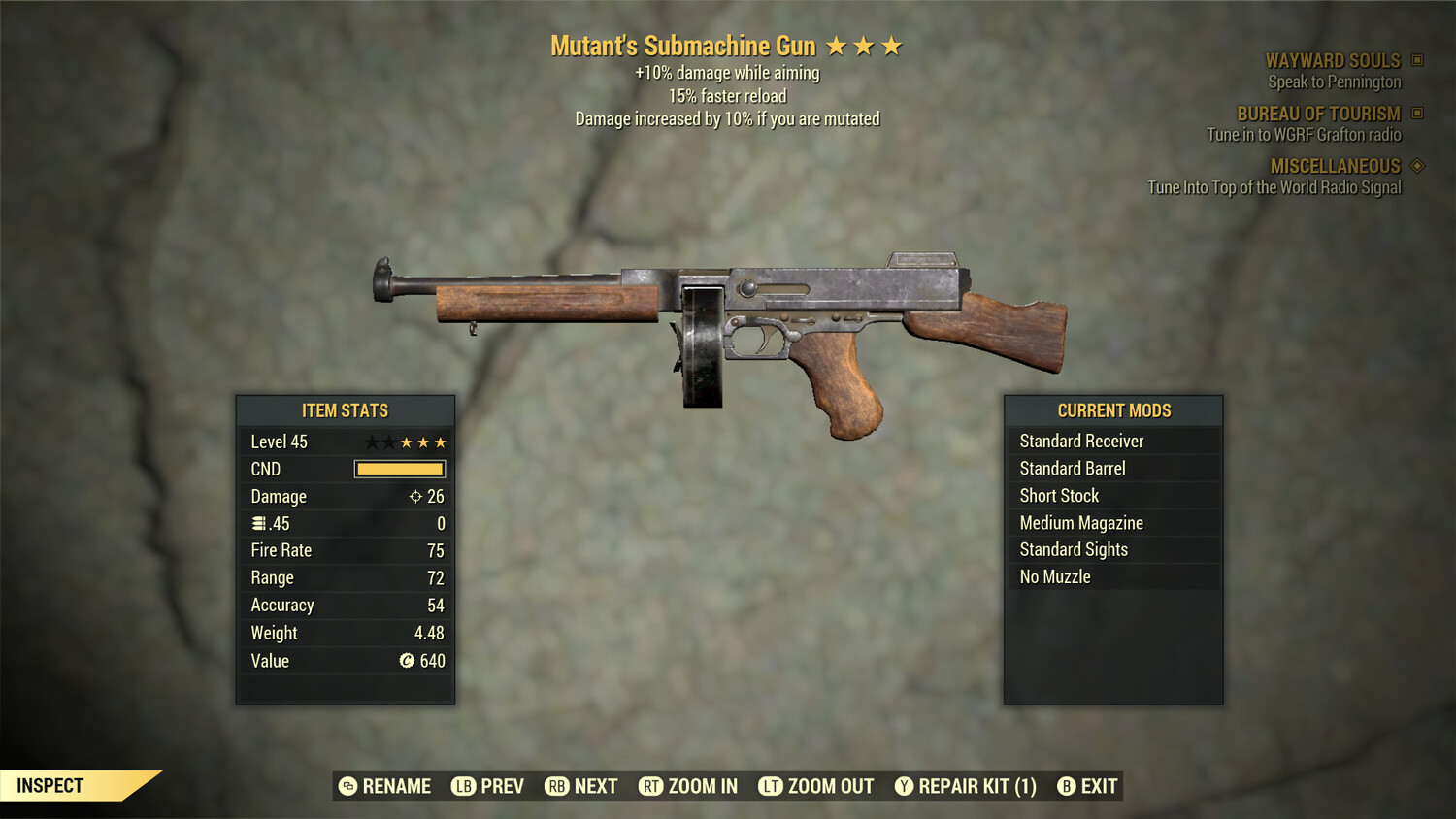Click the diamond icon next to MISCELLANEOUS
The width and height of the screenshot is (1456, 819).
pyautogui.click(x=1415, y=166)
